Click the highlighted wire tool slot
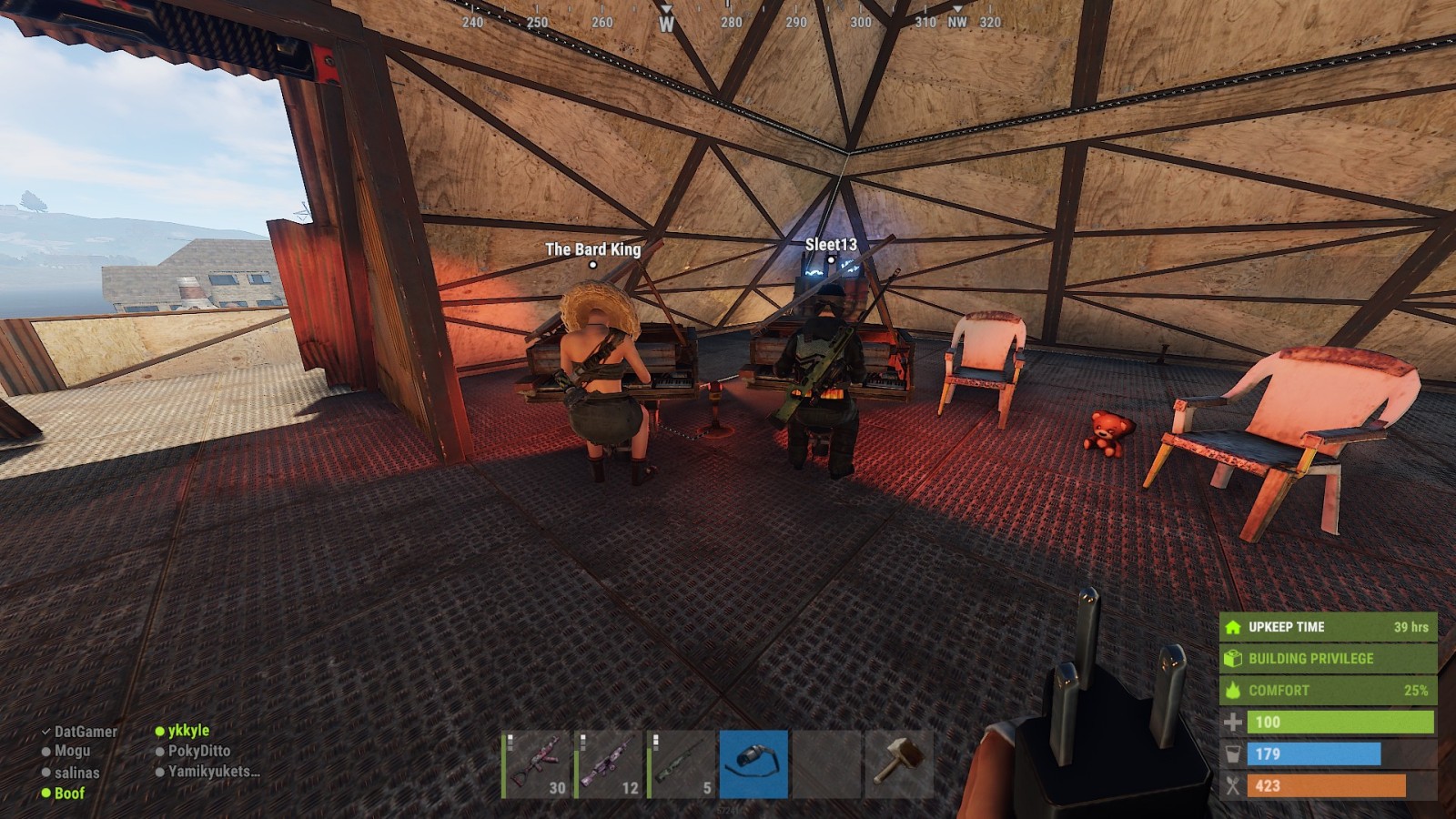This screenshot has width=1456, height=819. pyautogui.click(x=753, y=764)
